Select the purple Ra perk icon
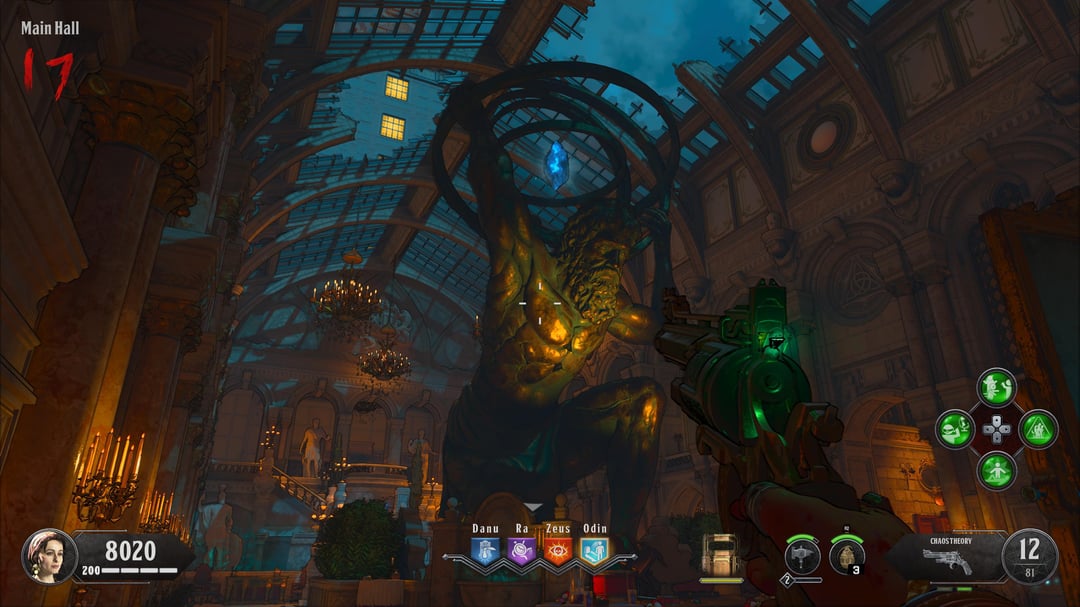The image size is (1080, 607). pos(521,551)
